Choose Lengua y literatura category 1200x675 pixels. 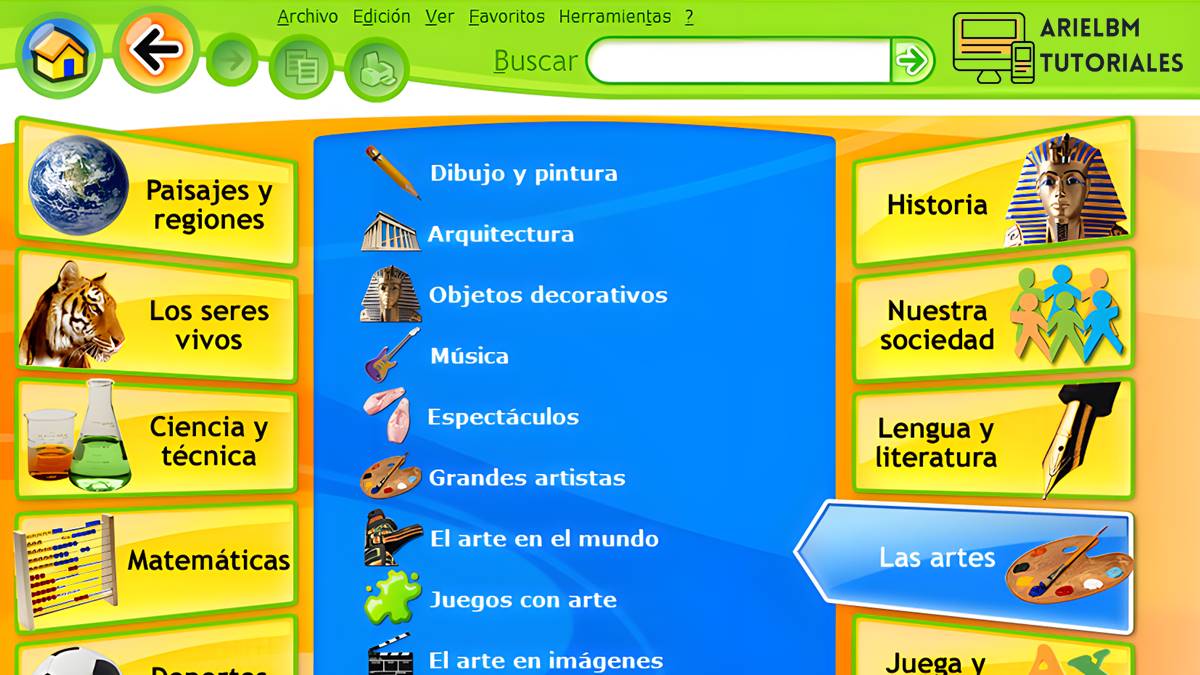(x=992, y=441)
